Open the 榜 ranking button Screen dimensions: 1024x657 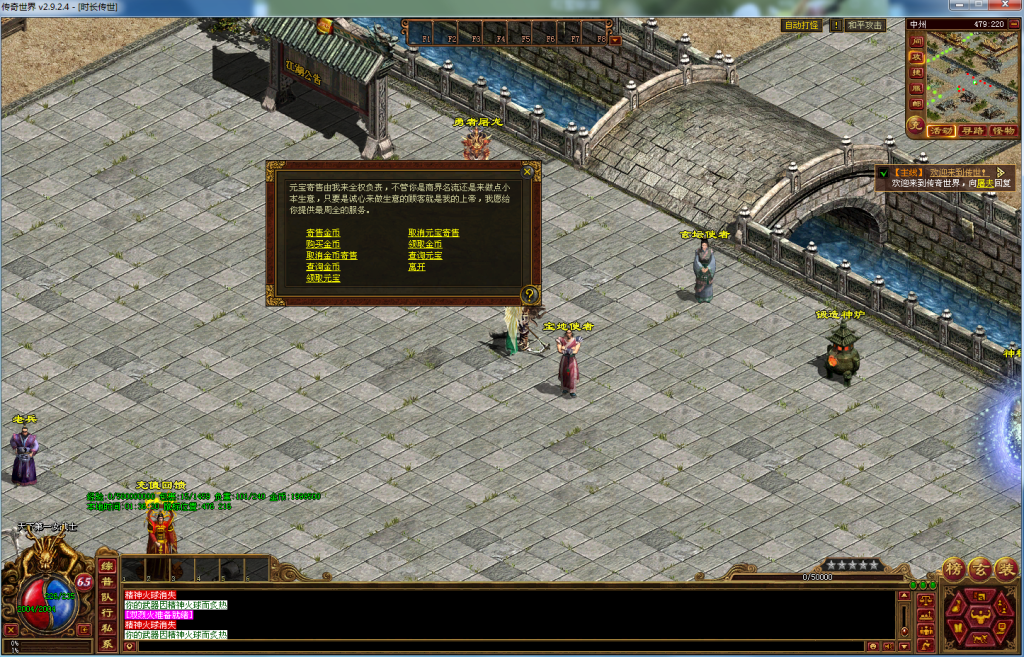point(953,568)
